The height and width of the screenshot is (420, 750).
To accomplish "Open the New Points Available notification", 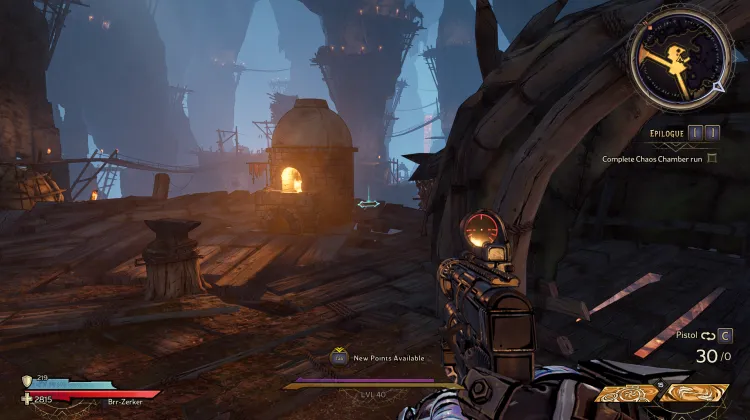I will coord(378,357).
